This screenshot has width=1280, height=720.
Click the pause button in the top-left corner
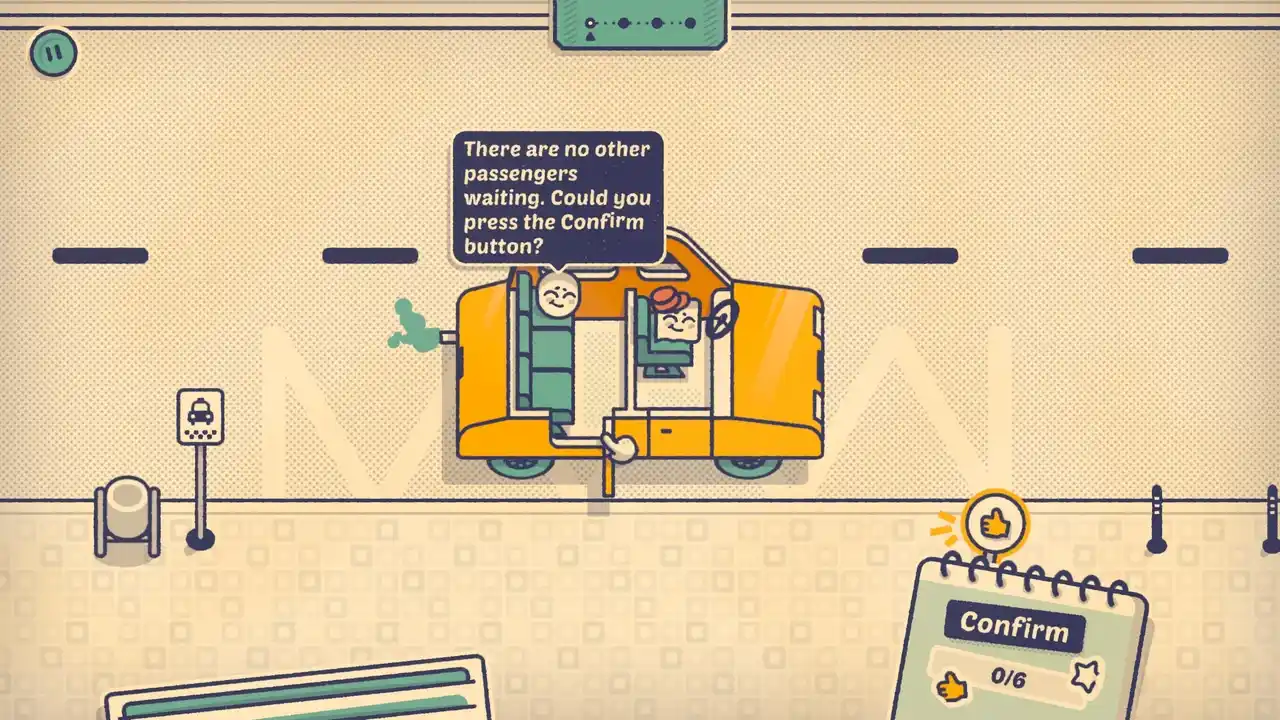tap(51, 53)
